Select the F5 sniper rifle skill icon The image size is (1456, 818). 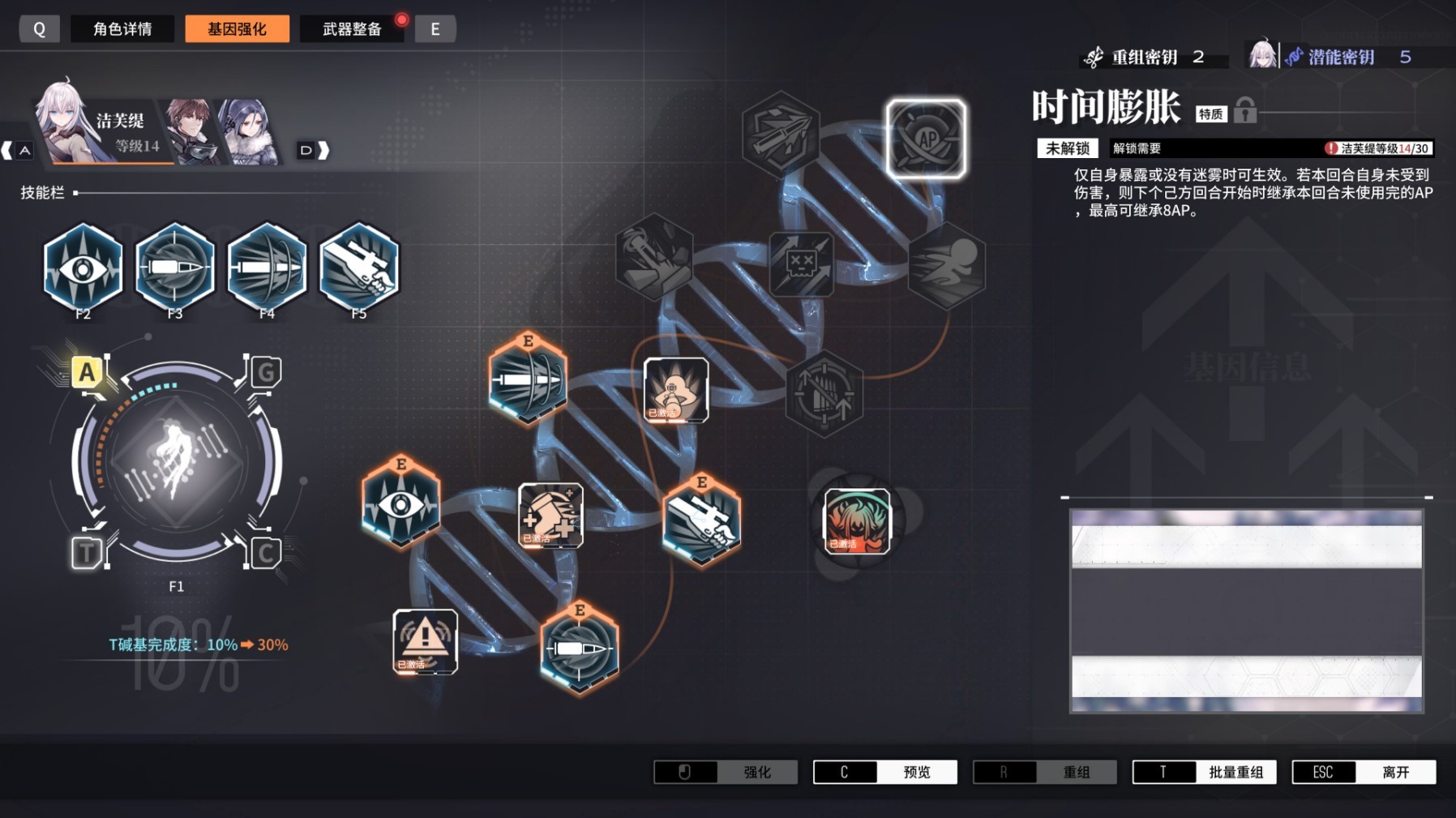pyautogui.click(x=360, y=268)
